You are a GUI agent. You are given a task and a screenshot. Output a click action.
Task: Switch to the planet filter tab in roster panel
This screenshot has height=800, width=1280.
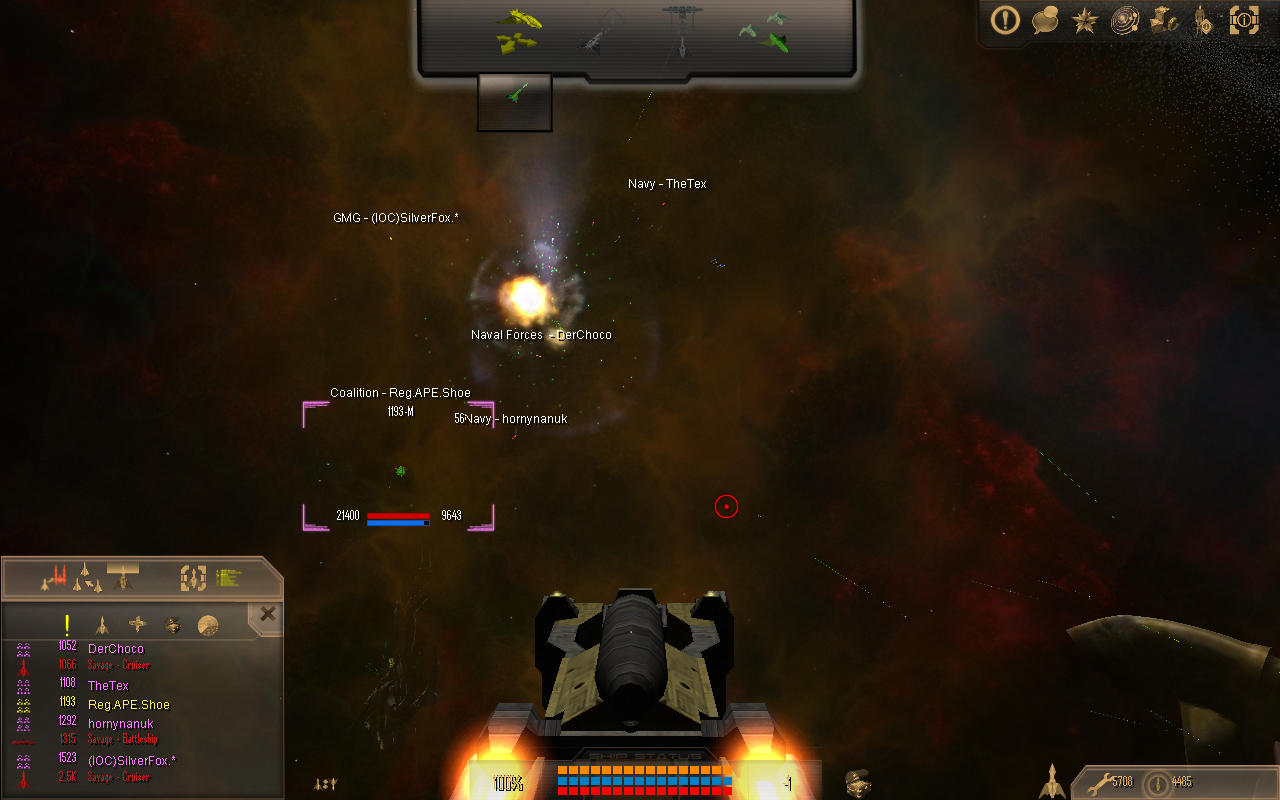click(x=207, y=624)
